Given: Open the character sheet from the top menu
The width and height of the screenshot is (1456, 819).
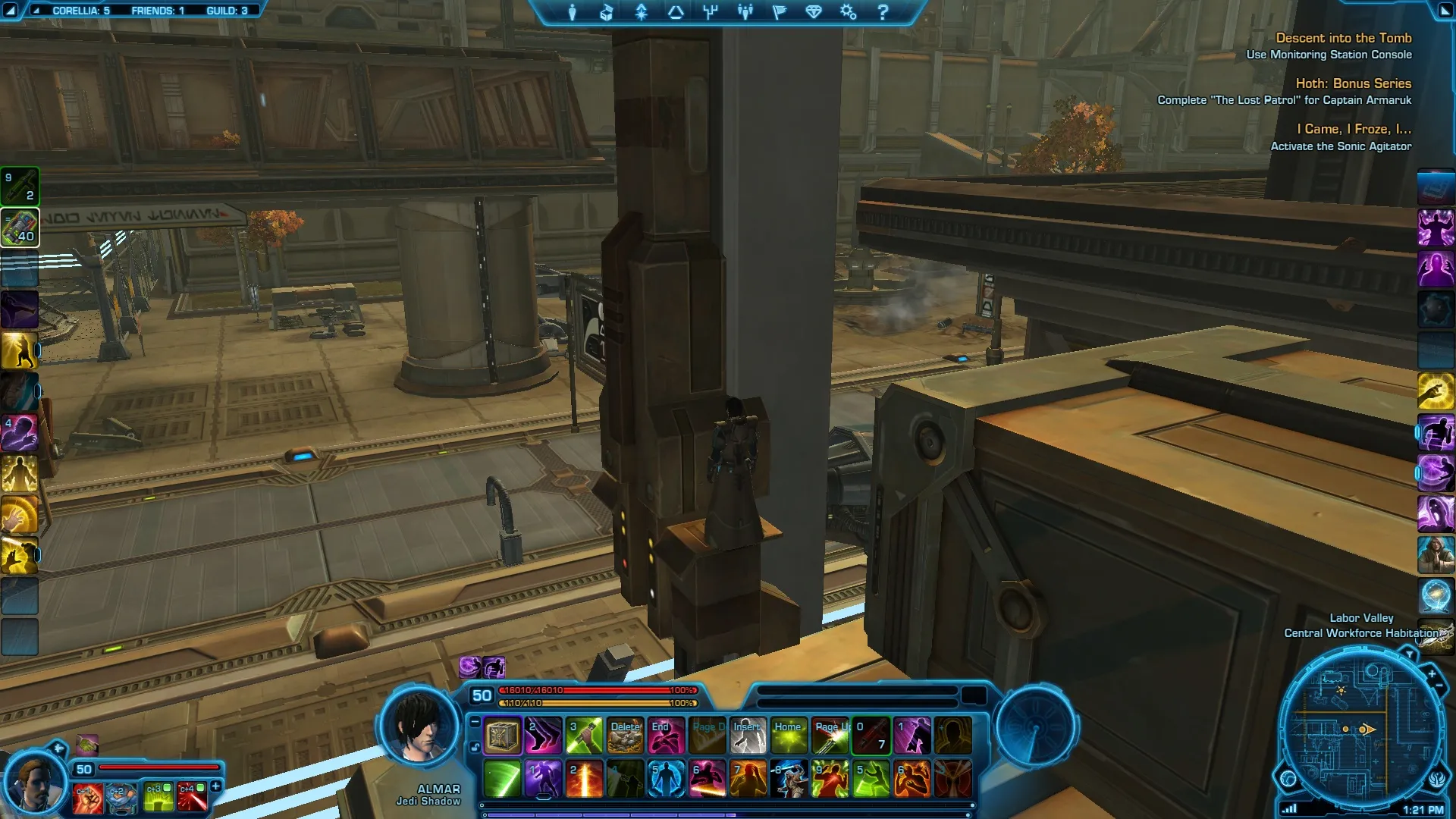Looking at the screenshot, I should (573, 12).
